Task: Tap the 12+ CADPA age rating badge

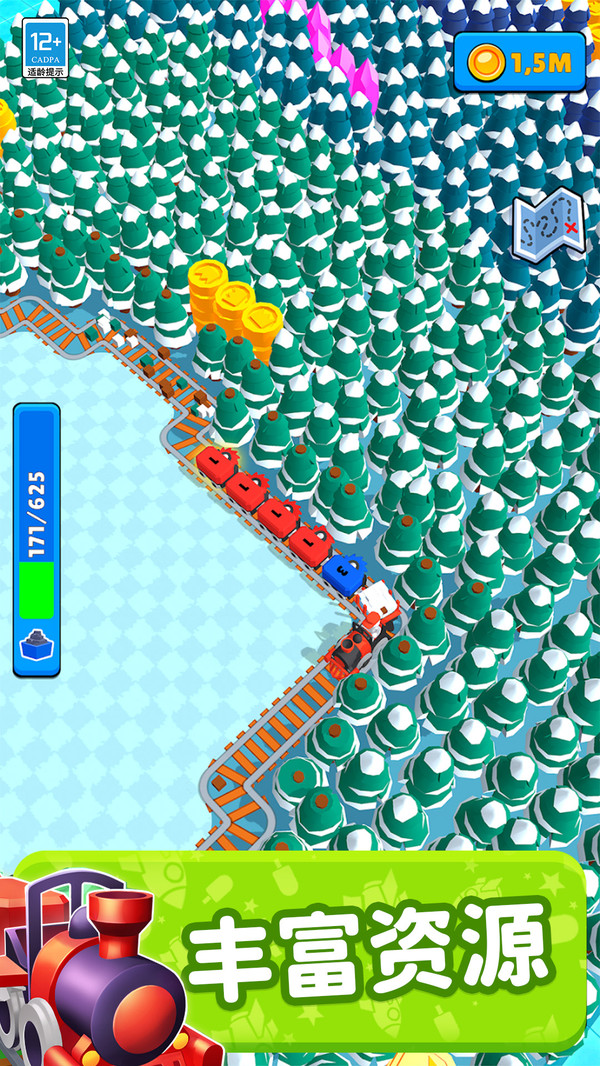Action: (45, 49)
